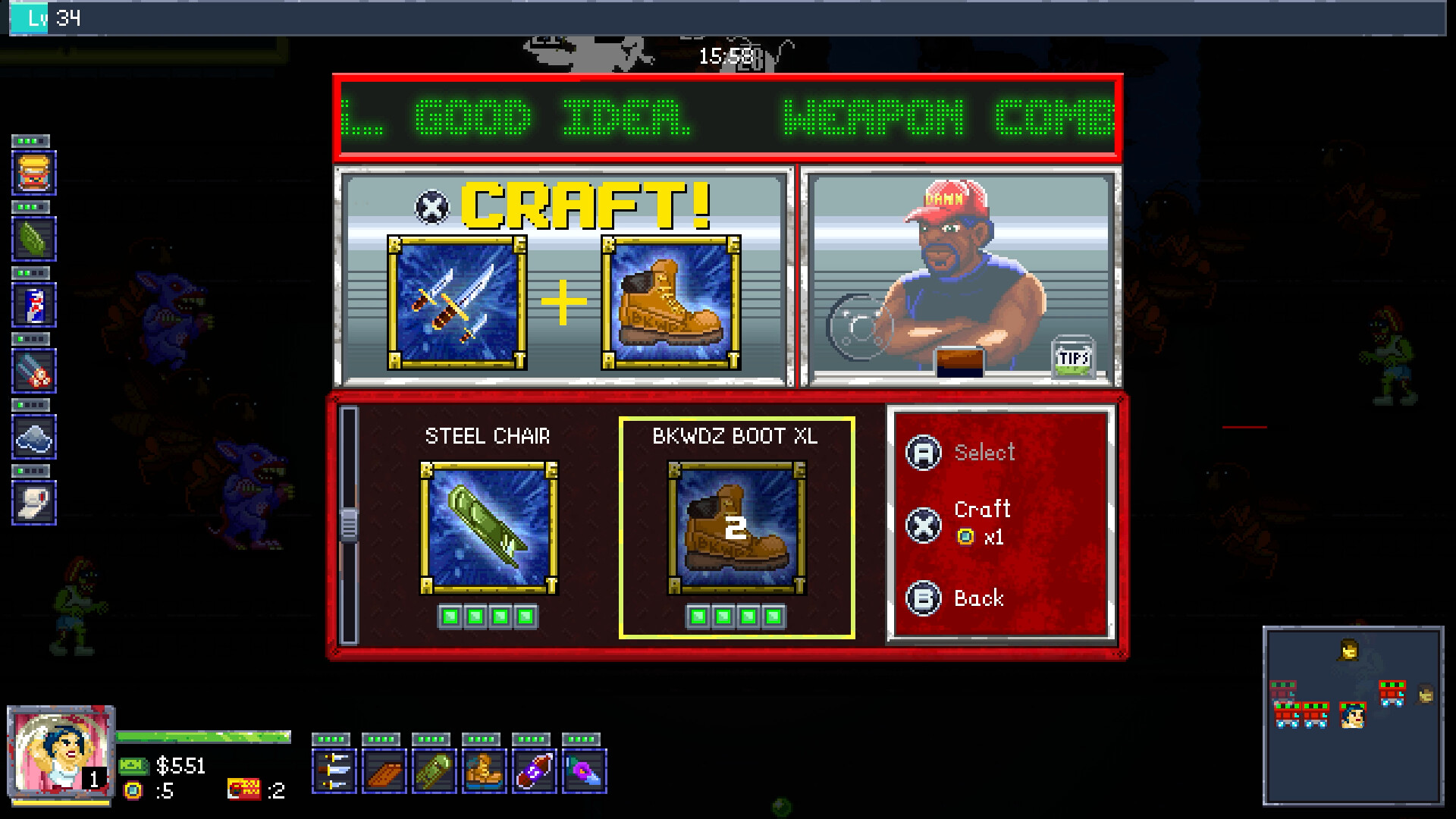Click the knives ingredient slot in the combiner
Screen dimensions: 1456x819
tap(456, 302)
